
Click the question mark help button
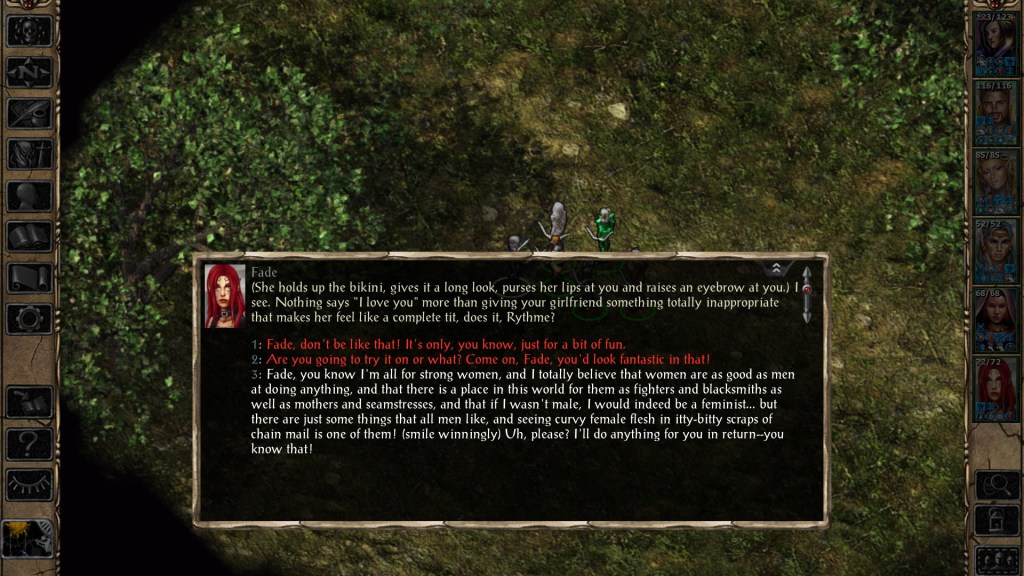[29, 444]
